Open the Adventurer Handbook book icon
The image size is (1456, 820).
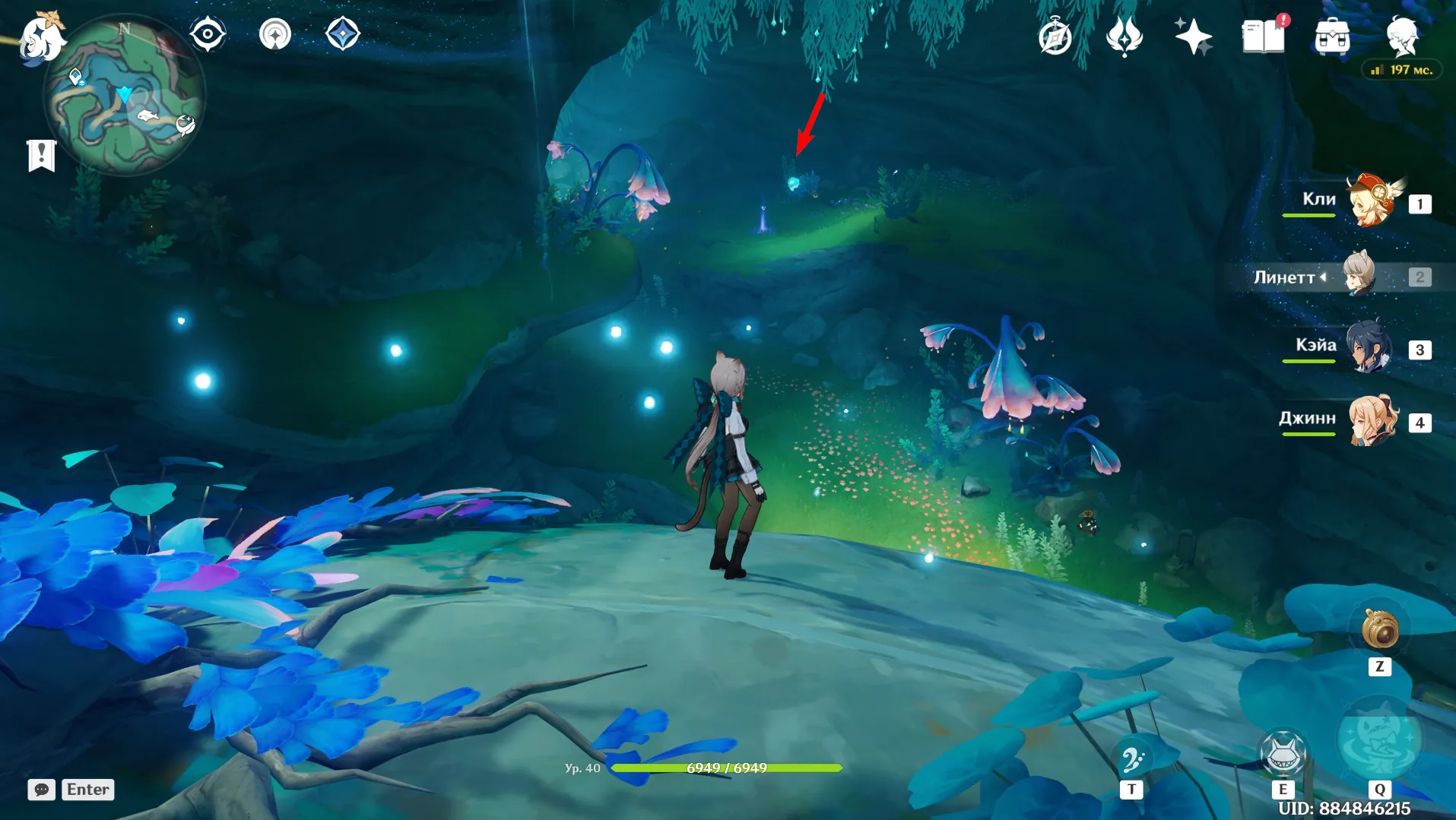(1263, 36)
